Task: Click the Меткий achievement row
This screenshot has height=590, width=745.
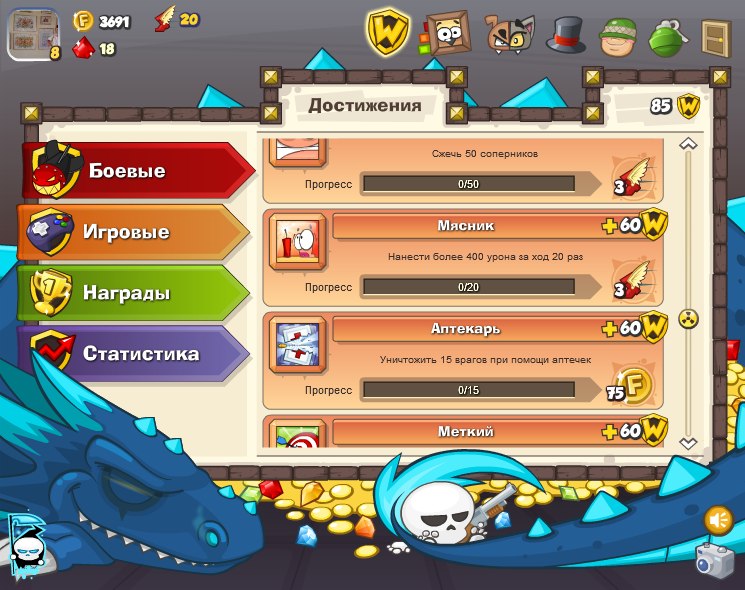Action: 463,432
